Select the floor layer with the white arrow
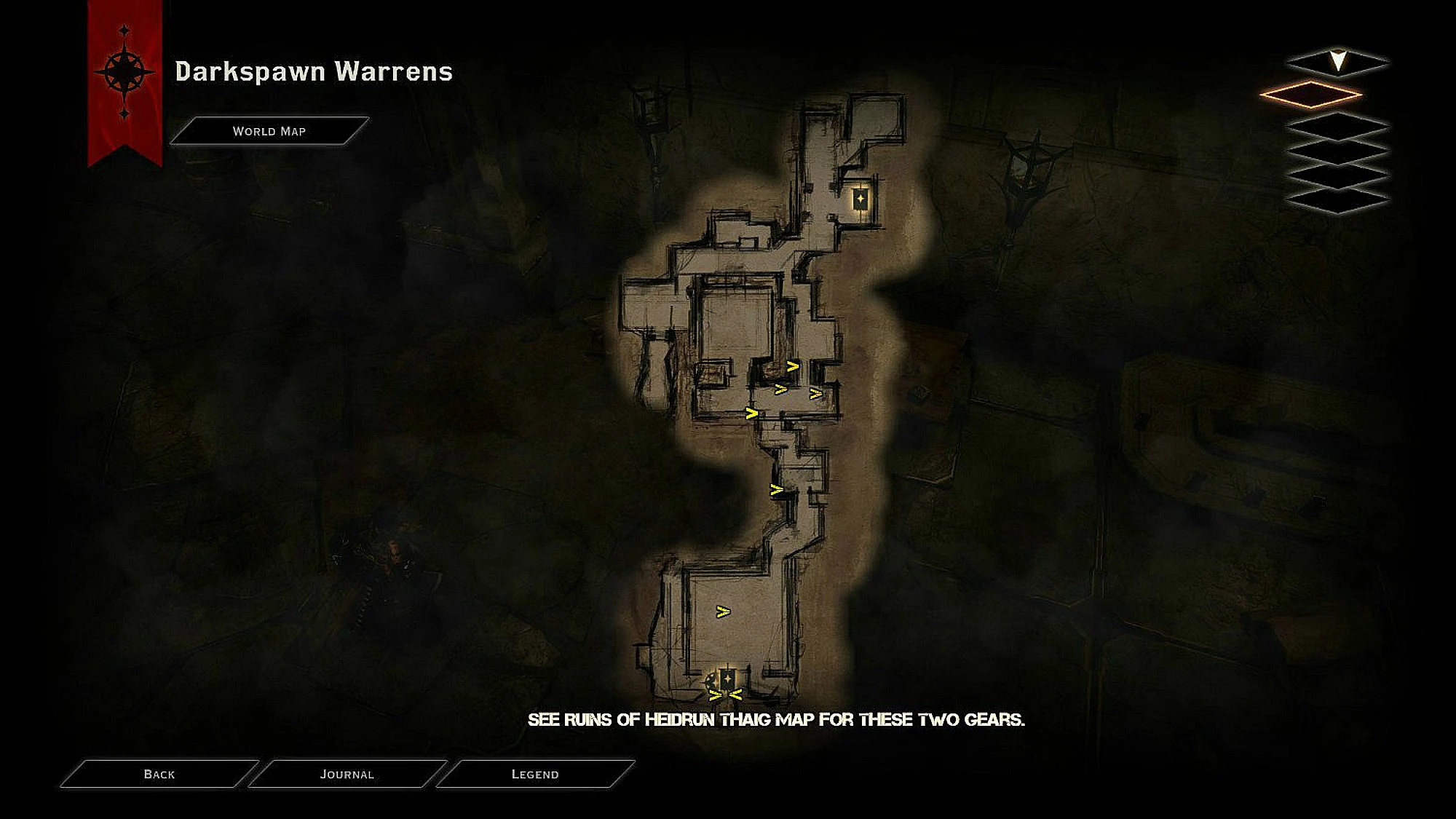The width and height of the screenshot is (1456, 819). tap(1337, 62)
